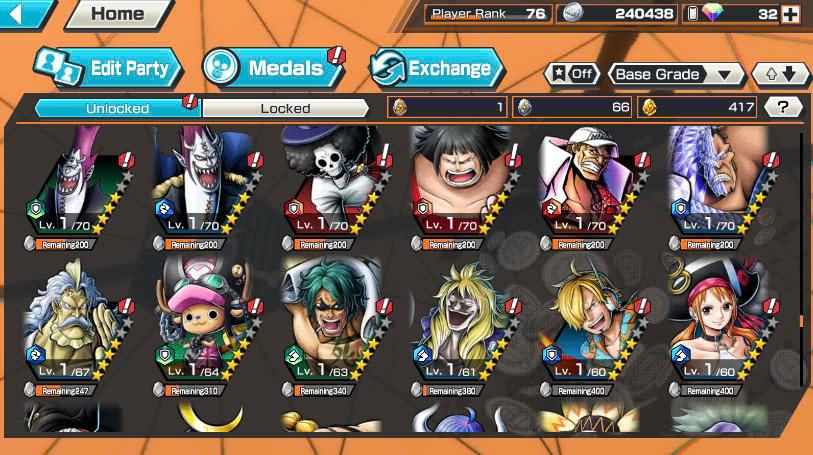This screenshot has width=813, height=455.
Task: Return to the Home screen
Action: 117,14
